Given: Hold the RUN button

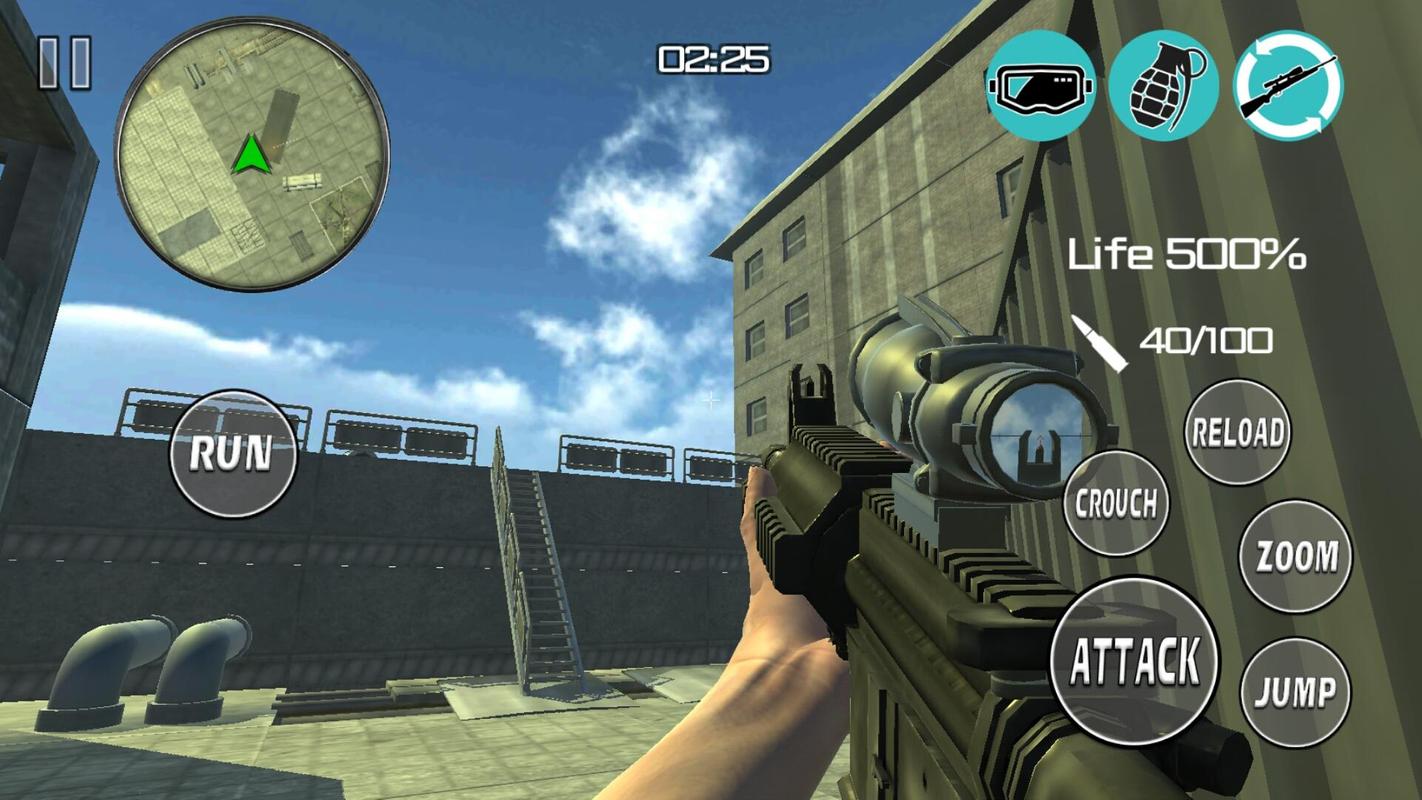Looking at the screenshot, I should pos(233,453).
